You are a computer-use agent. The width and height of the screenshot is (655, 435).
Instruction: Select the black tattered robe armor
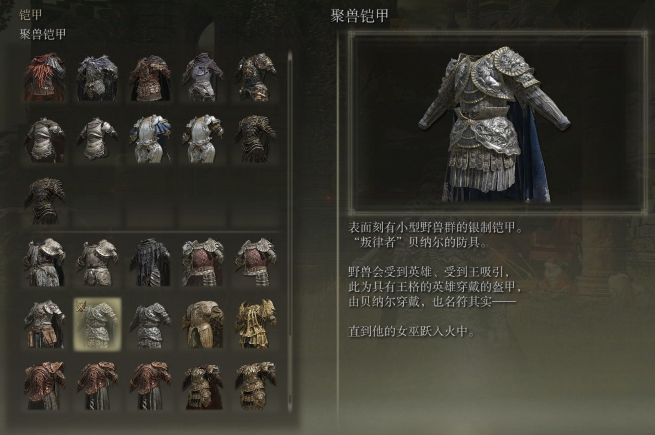[149, 262]
